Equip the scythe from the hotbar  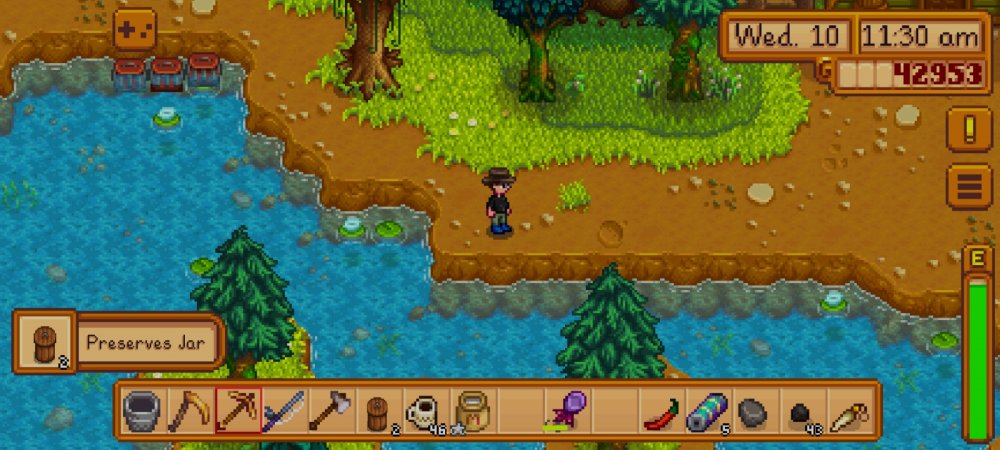(190, 410)
